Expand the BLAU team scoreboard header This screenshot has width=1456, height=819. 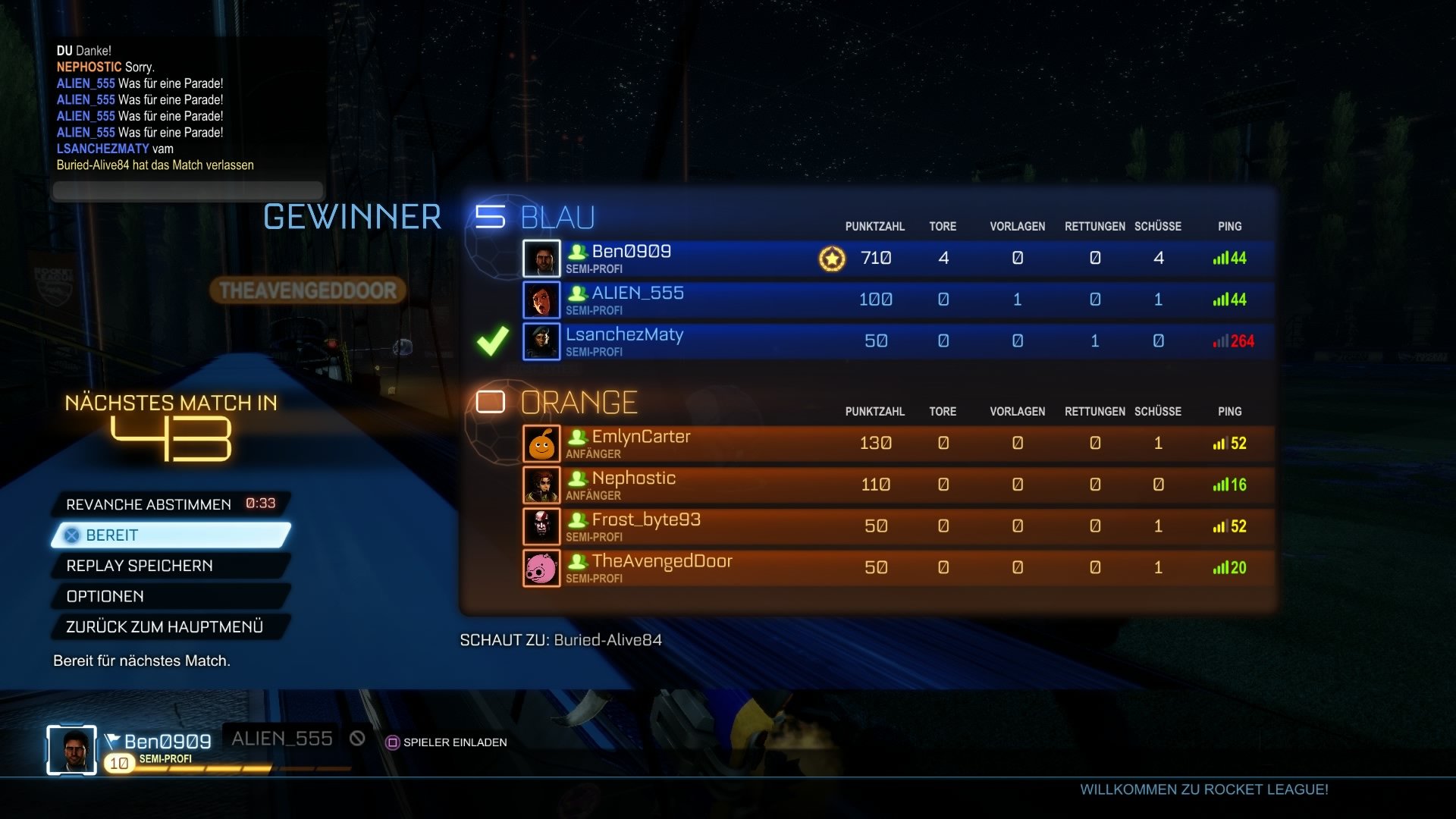pos(557,217)
